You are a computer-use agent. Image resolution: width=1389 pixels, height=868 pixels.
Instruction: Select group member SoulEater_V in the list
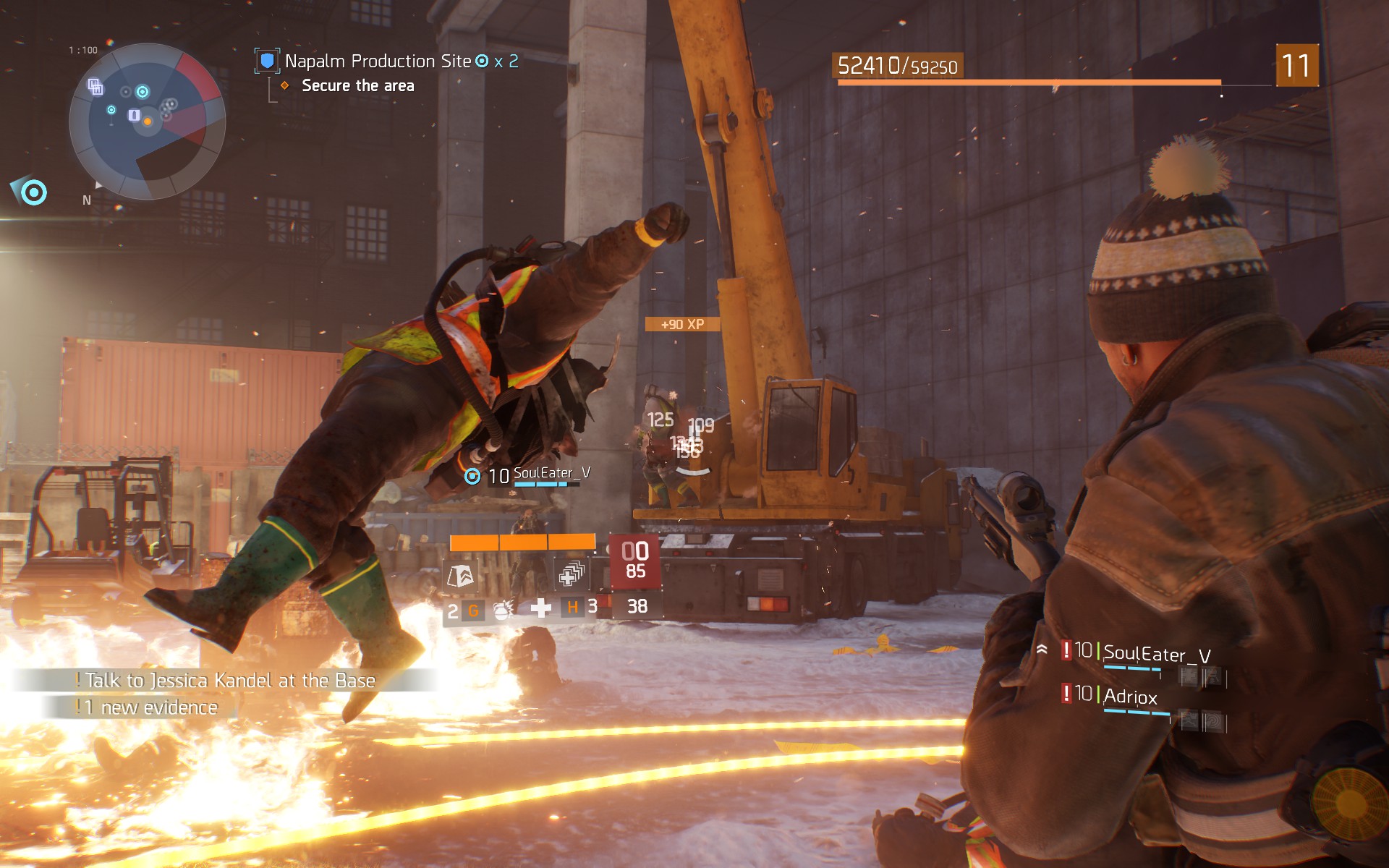tap(1156, 655)
